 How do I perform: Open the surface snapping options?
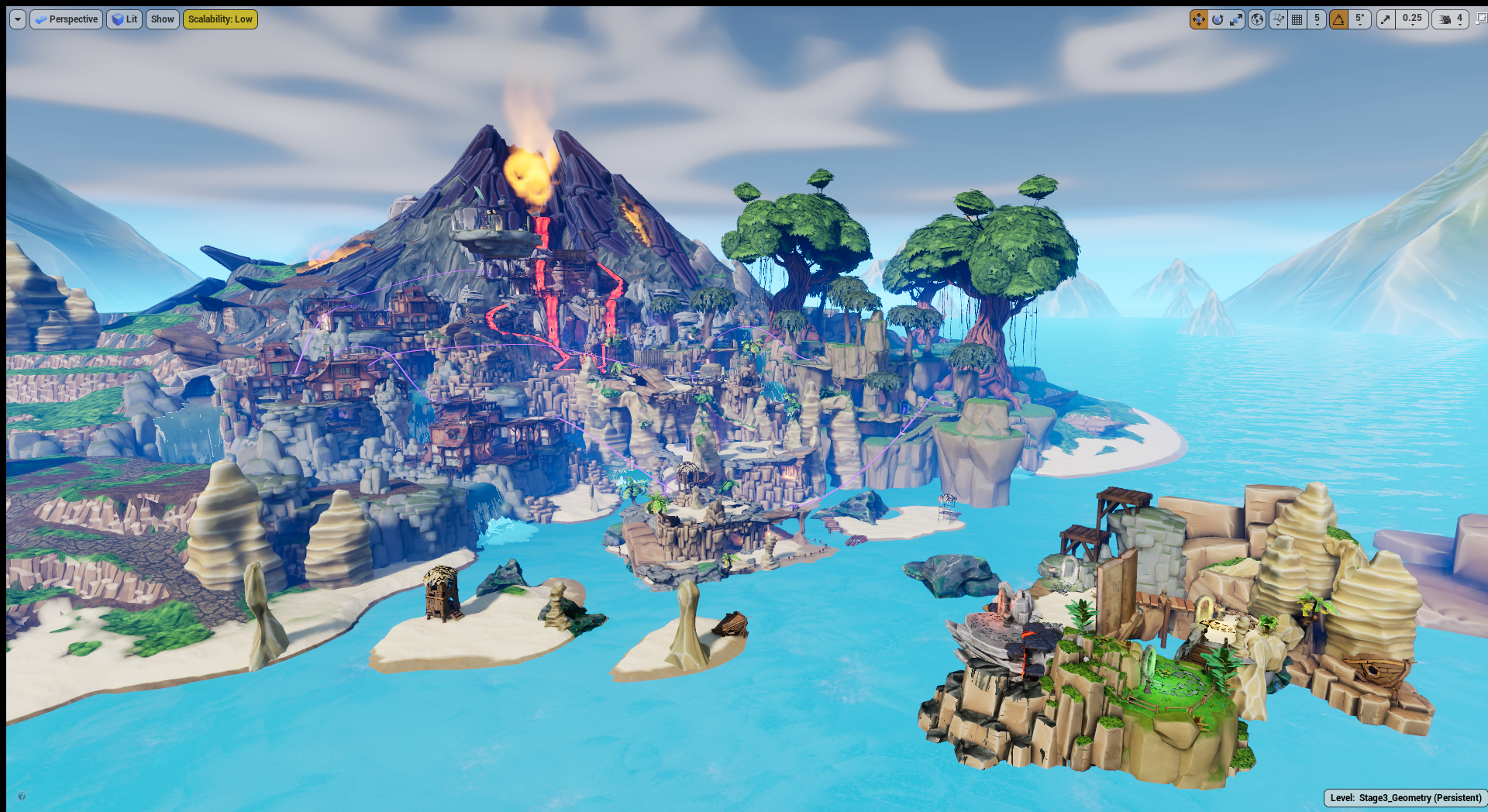point(1278,19)
